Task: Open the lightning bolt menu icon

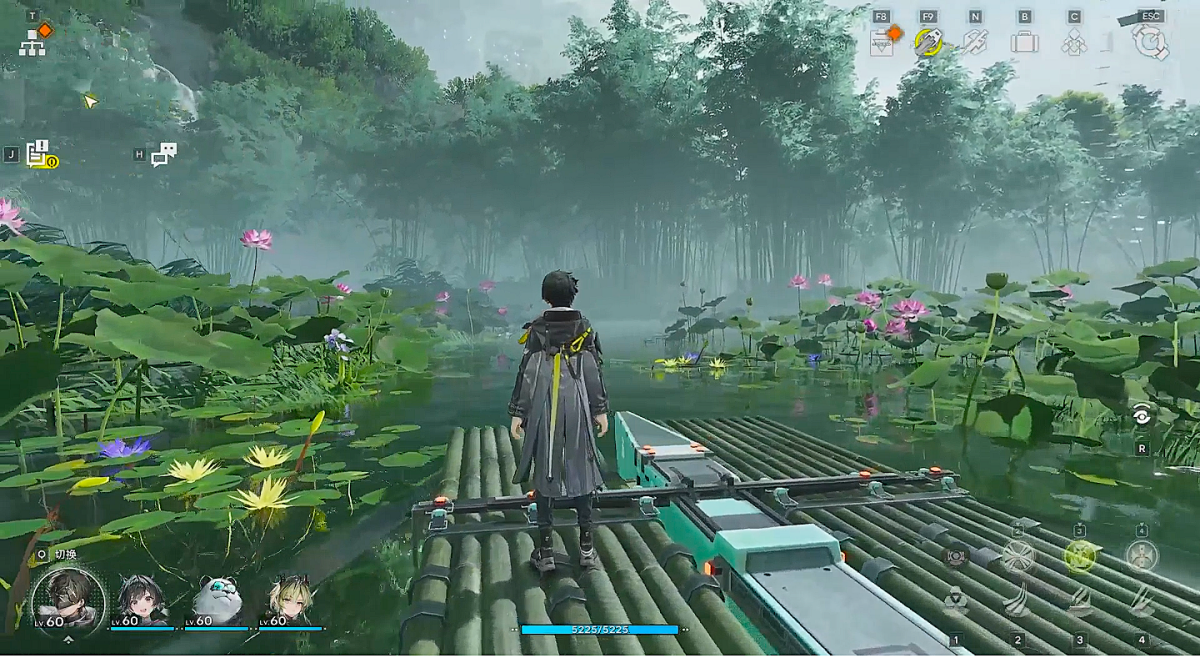Action: click(975, 42)
